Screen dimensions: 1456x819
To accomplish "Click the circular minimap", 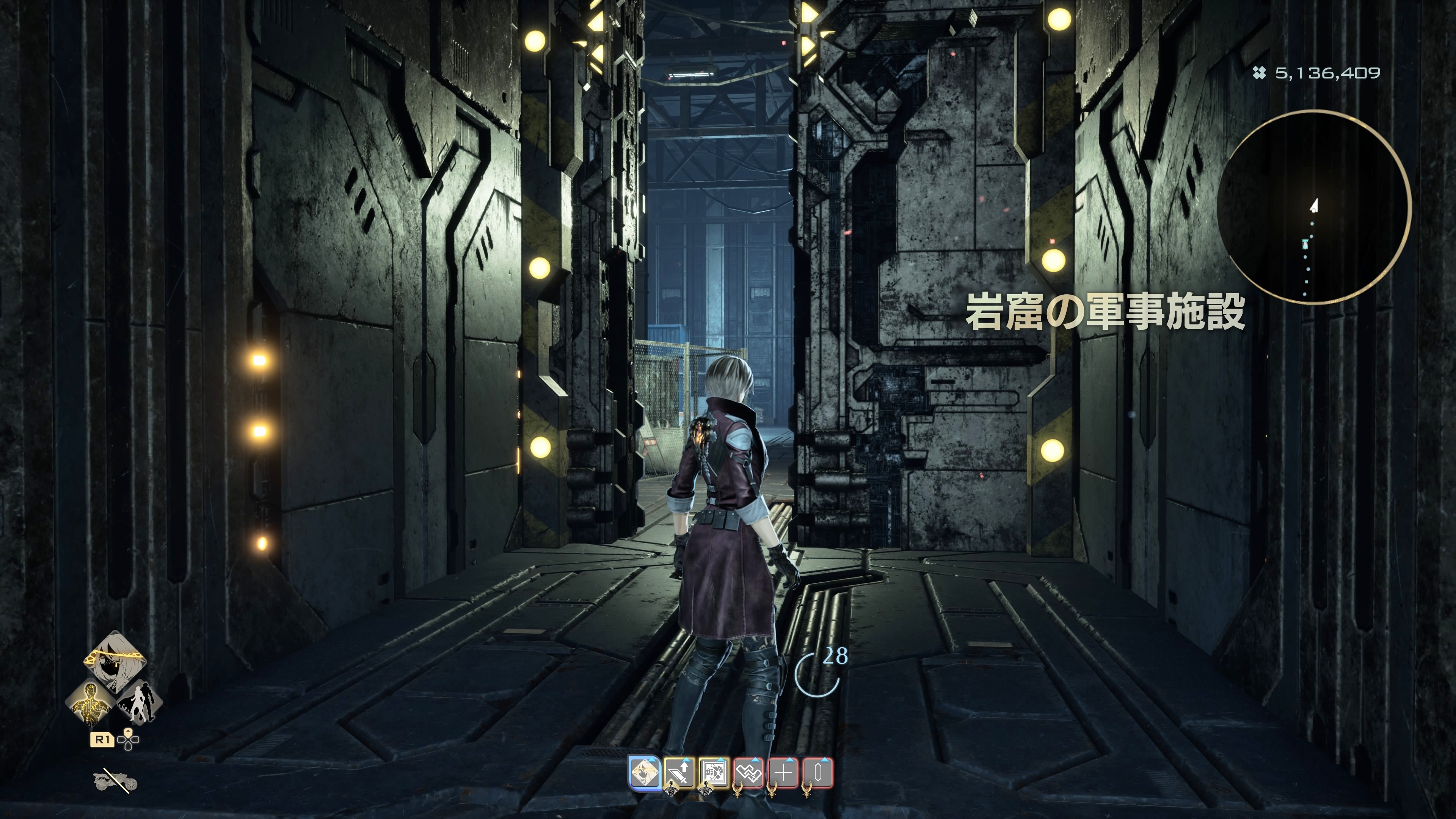I will click(1313, 207).
